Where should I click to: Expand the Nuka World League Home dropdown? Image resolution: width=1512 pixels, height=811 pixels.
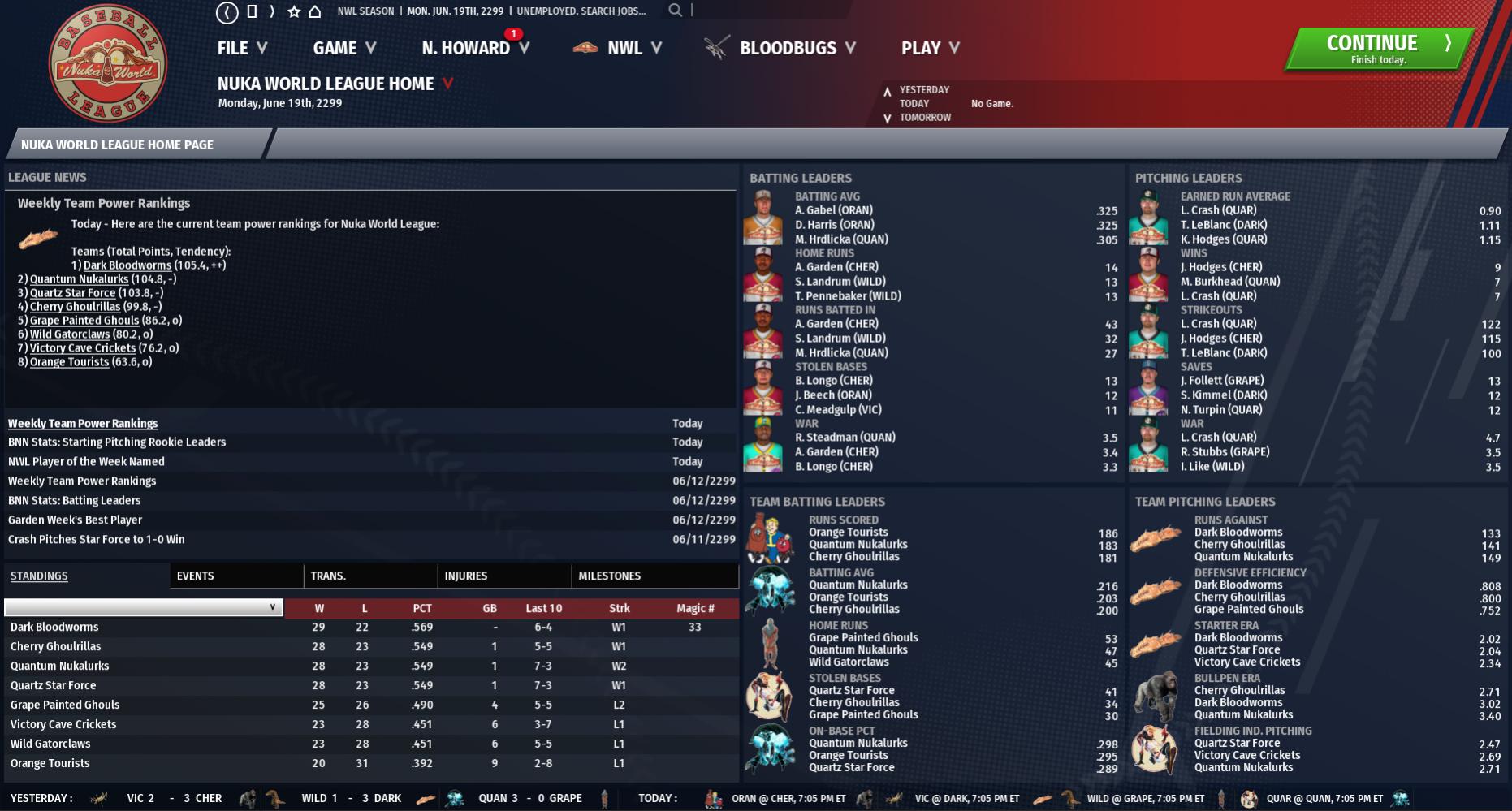coord(447,84)
